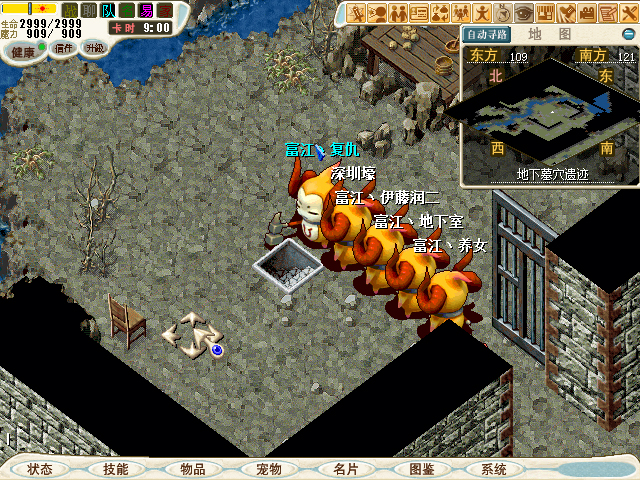This screenshot has width=640, height=480.
Task: Click the 自动寻路 auto-pathfinding button
Action: click(487, 34)
